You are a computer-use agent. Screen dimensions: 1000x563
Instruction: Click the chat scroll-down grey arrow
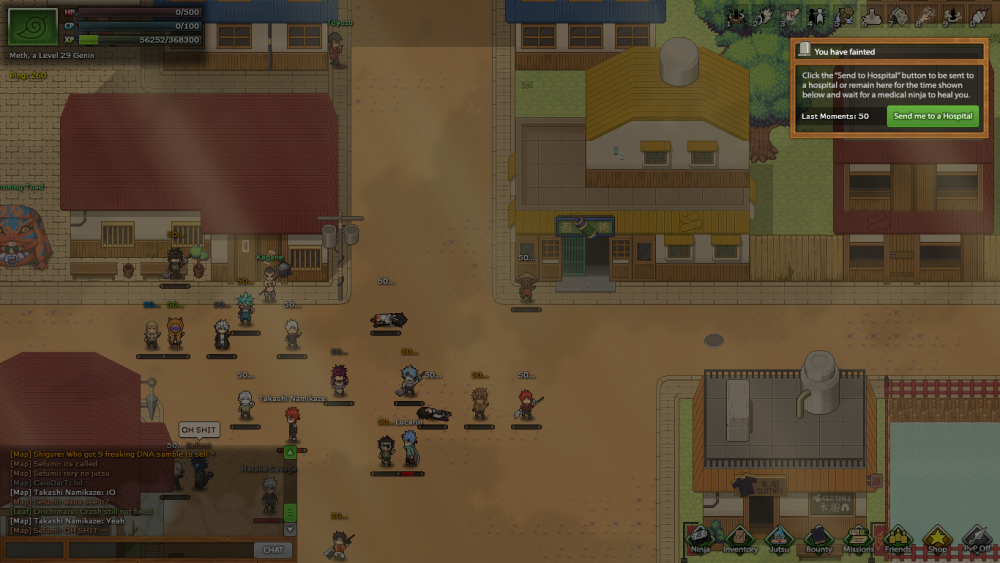coord(291,531)
